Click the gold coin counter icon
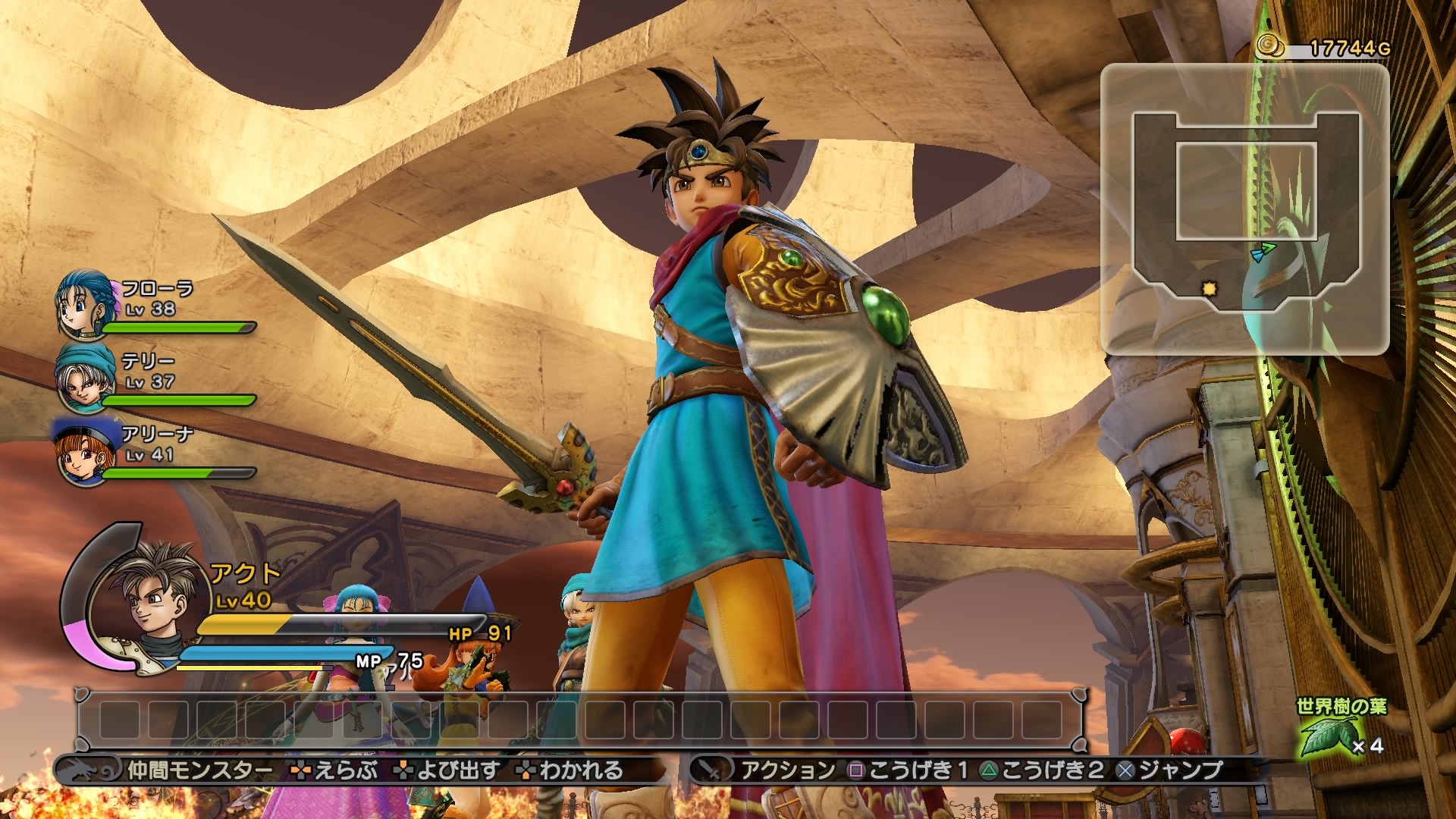 pos(1269,47)
